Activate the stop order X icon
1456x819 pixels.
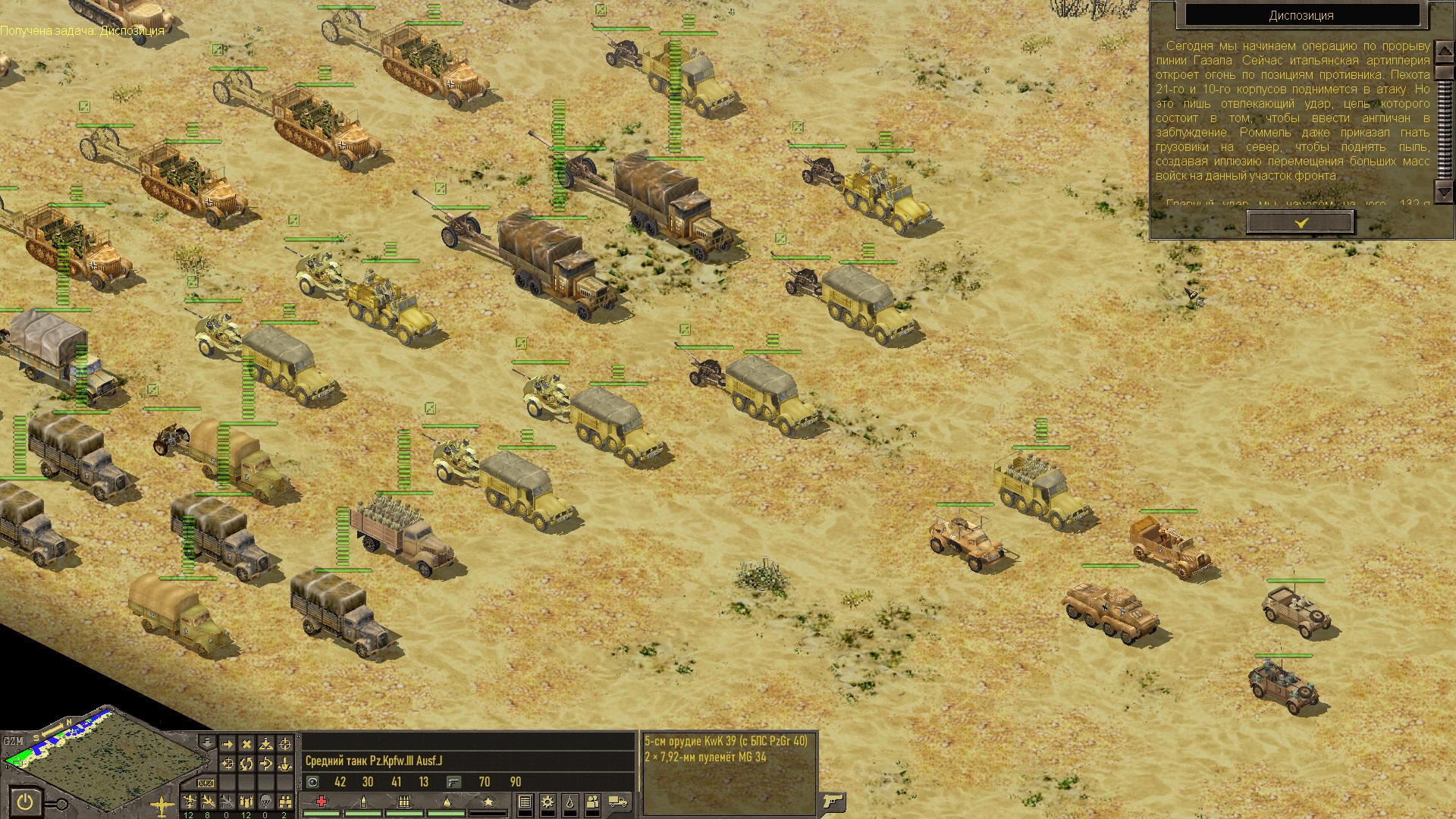pyautogui.click(x=246, y=744)
